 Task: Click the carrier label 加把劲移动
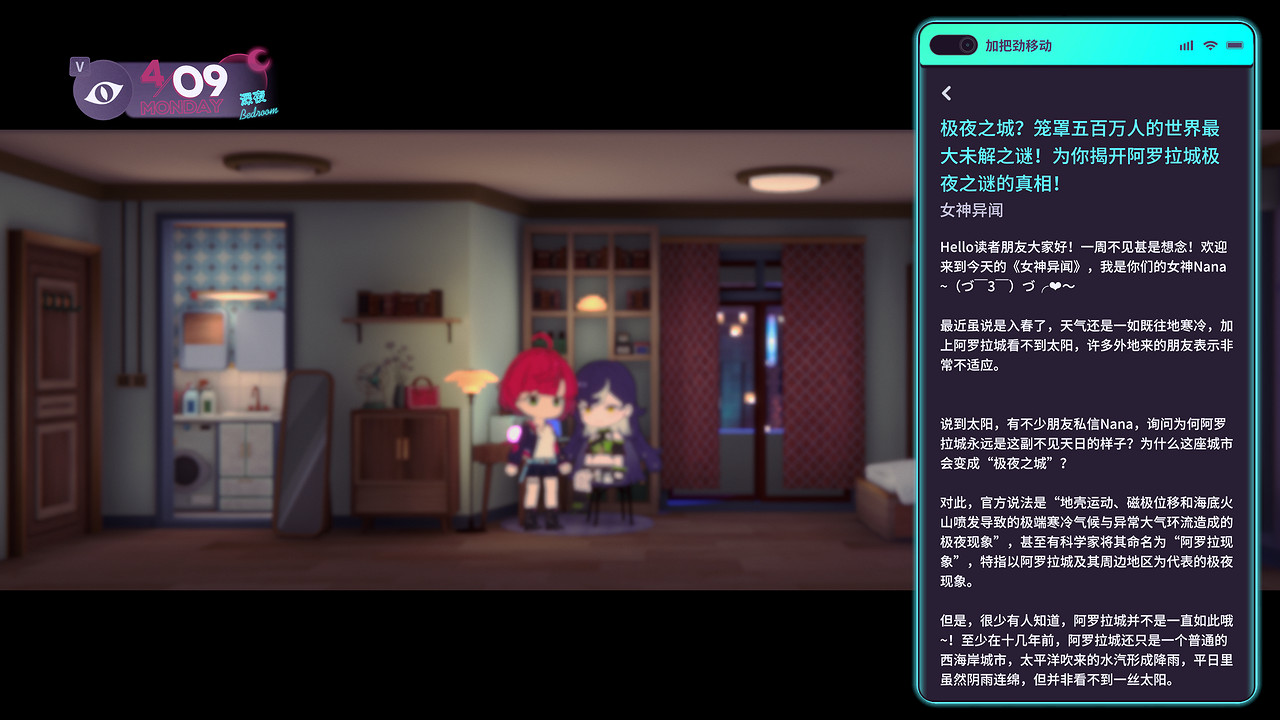[1018, 45]
